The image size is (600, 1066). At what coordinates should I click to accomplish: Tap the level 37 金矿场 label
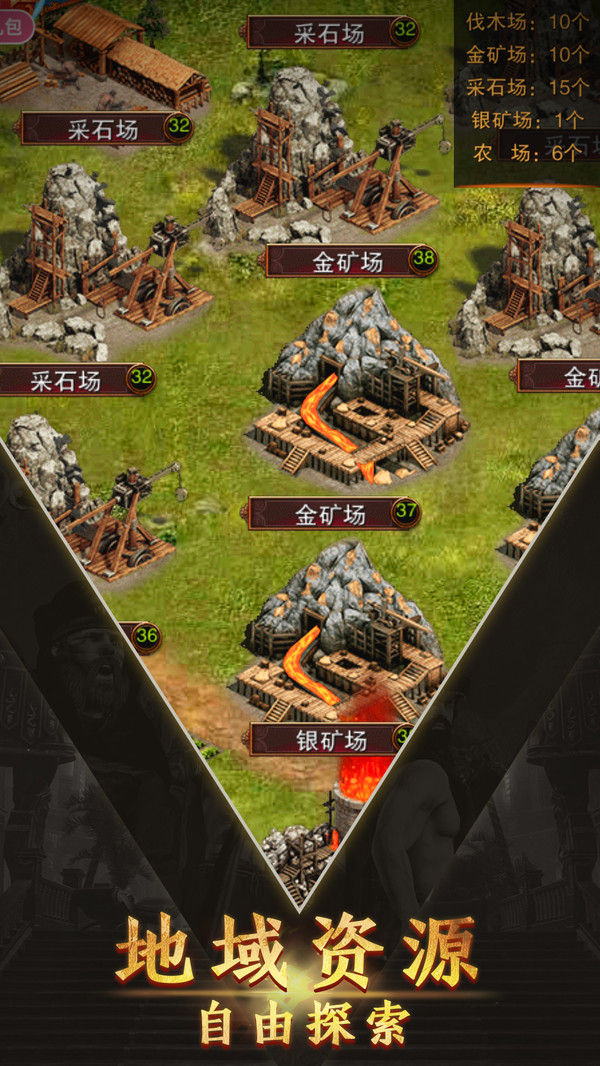[333, 514]
